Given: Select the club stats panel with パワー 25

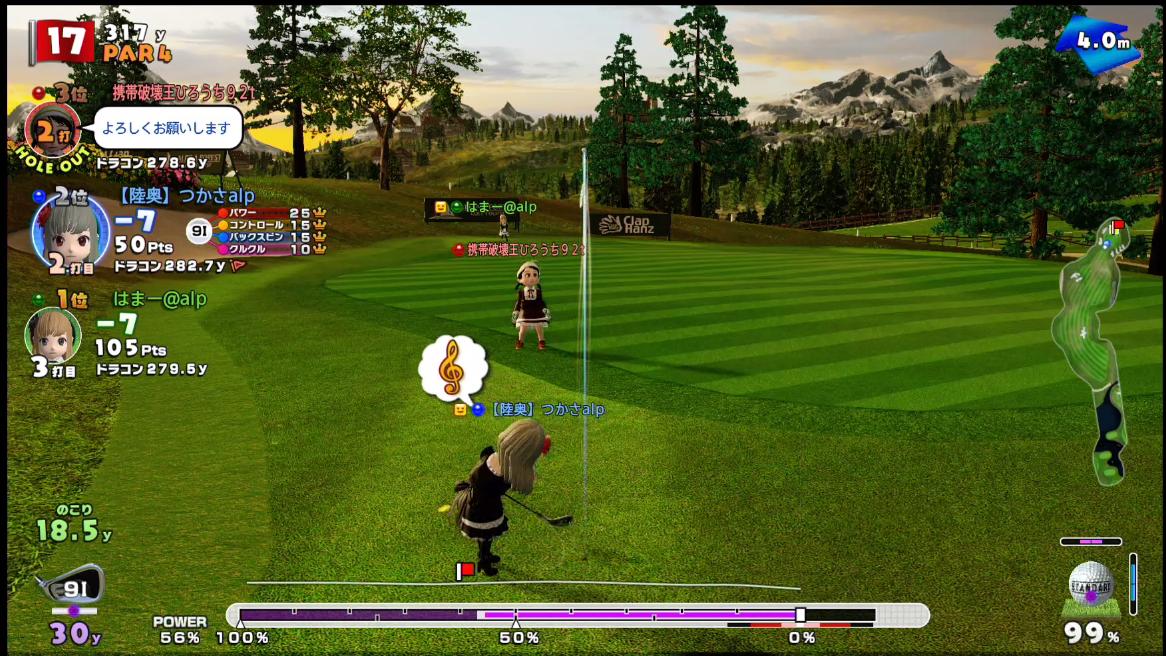Looking at the screenshot, I should point(270,231).
